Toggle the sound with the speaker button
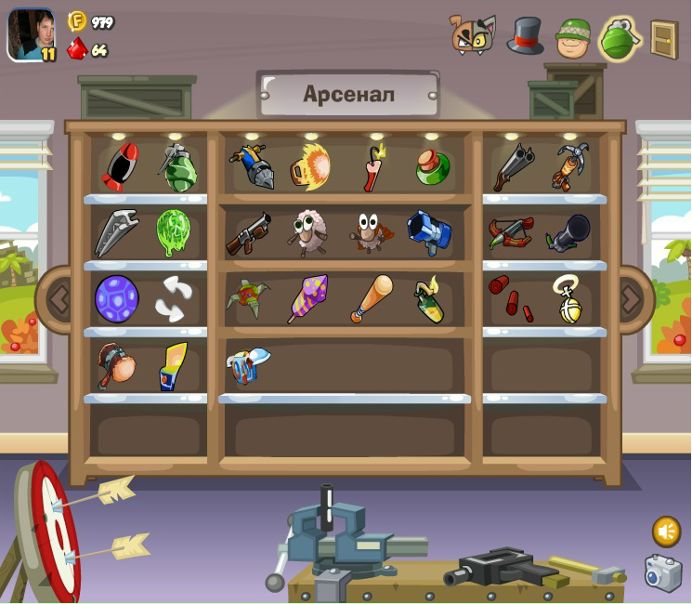 pos(666,530)
